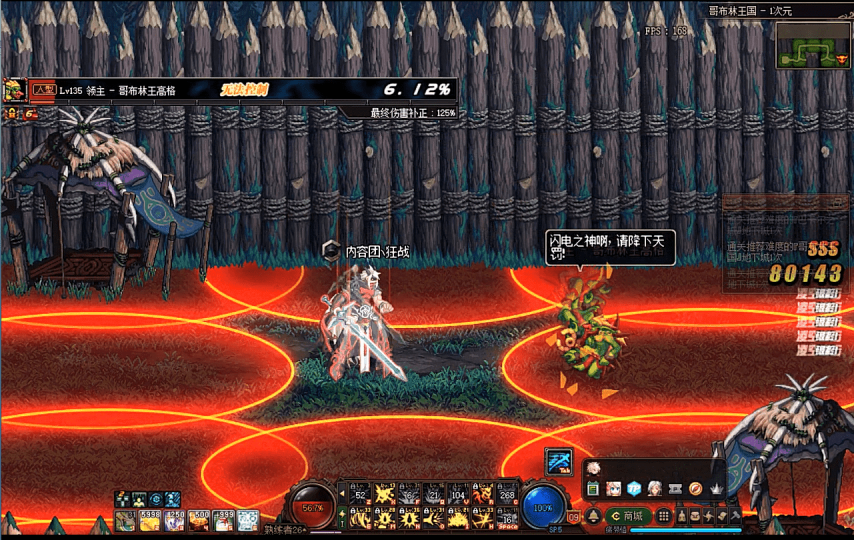This screenshot has height=540, width=854.
Task: Use the consumable slot showing 5998
Action: coord(150,519)
